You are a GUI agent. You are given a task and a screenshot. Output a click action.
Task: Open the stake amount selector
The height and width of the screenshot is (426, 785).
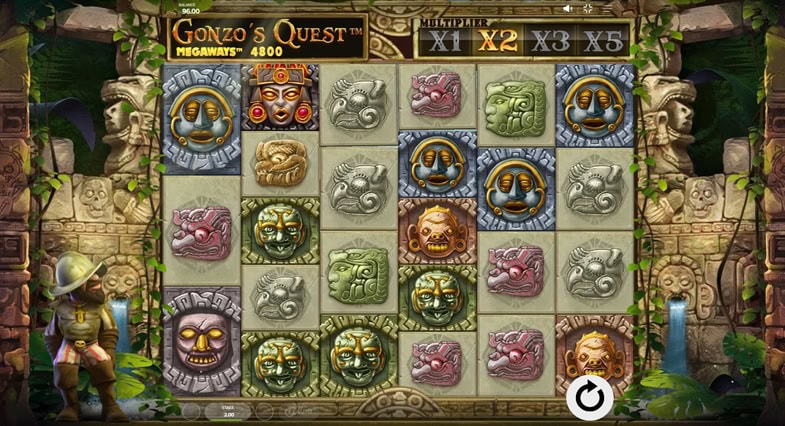(x=228, y=410)
